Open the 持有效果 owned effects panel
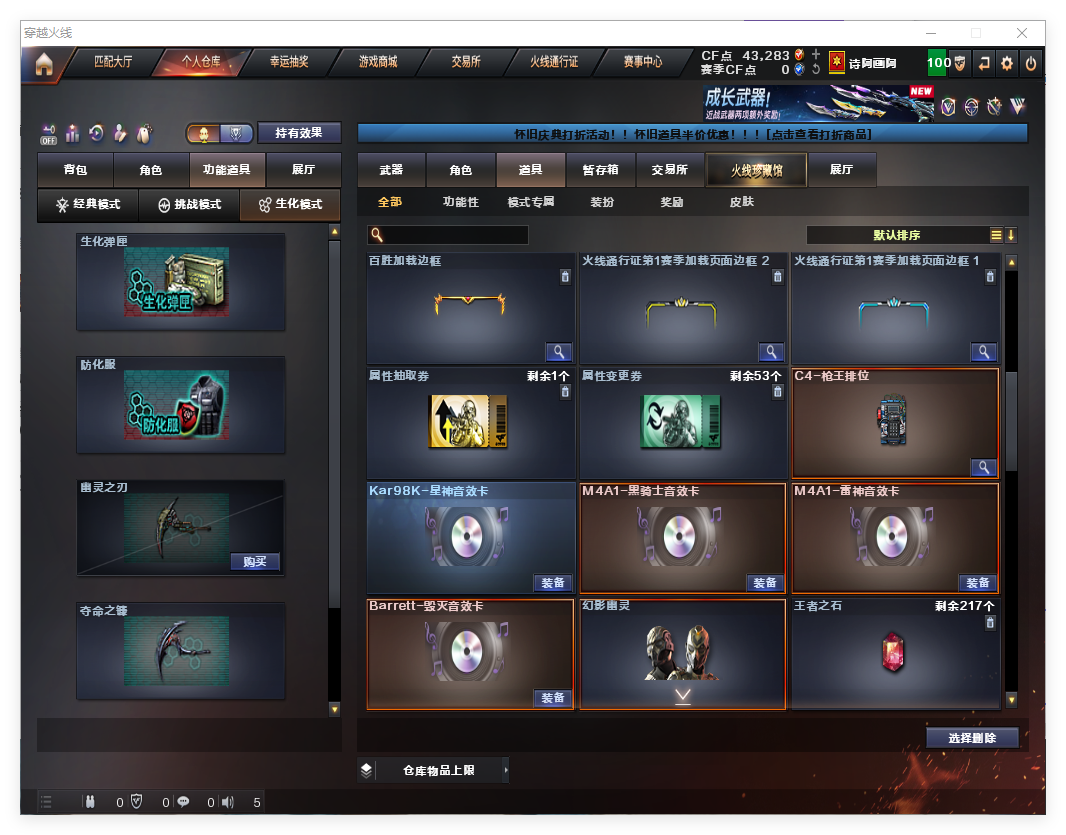The image size is (1066, 835). [x=299, y=133]
